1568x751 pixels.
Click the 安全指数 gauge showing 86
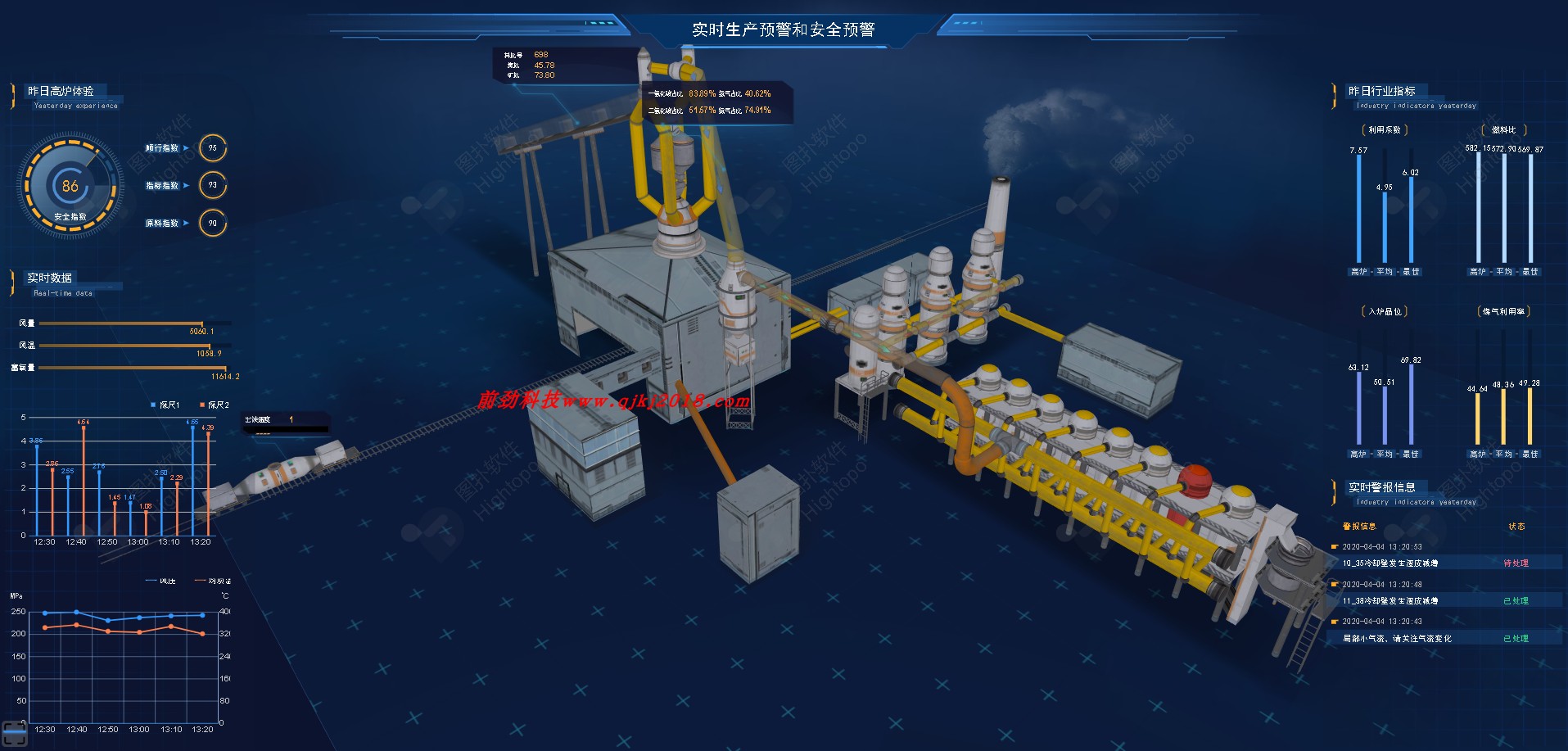point(70,188)
